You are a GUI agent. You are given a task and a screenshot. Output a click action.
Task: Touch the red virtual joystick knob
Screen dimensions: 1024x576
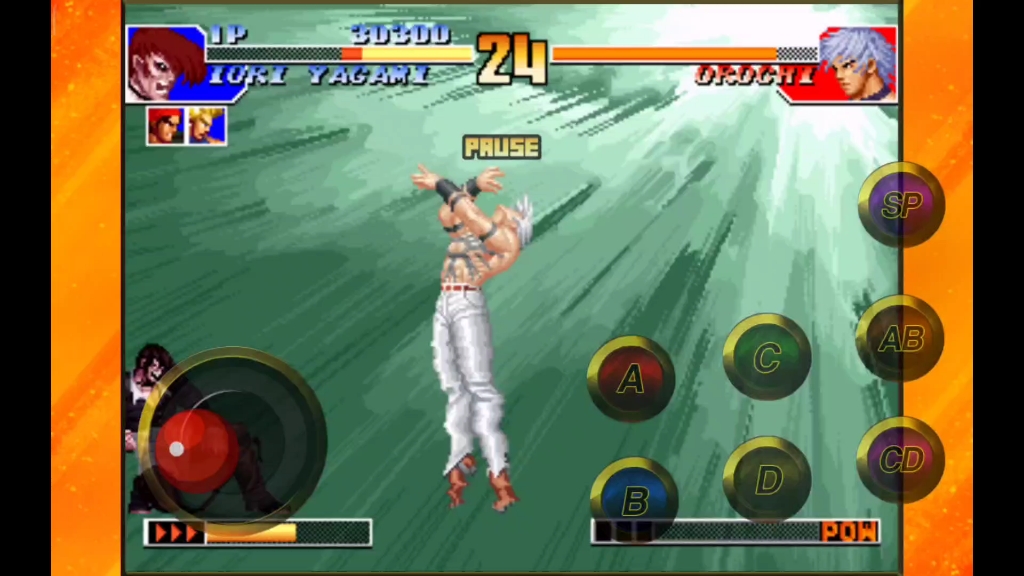coord(196,448)
